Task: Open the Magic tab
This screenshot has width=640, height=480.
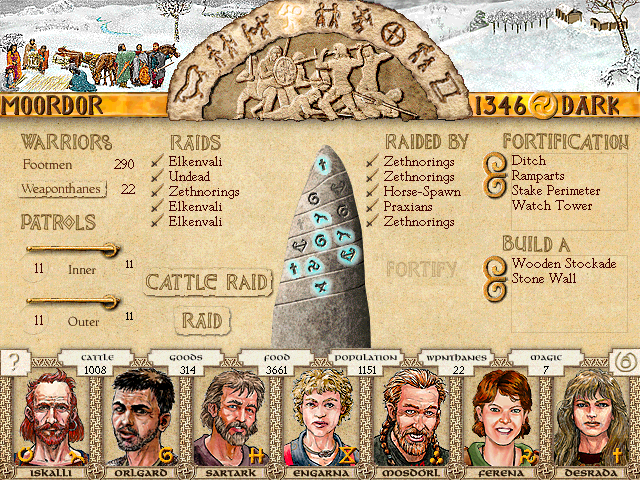Action: point(546,363)
